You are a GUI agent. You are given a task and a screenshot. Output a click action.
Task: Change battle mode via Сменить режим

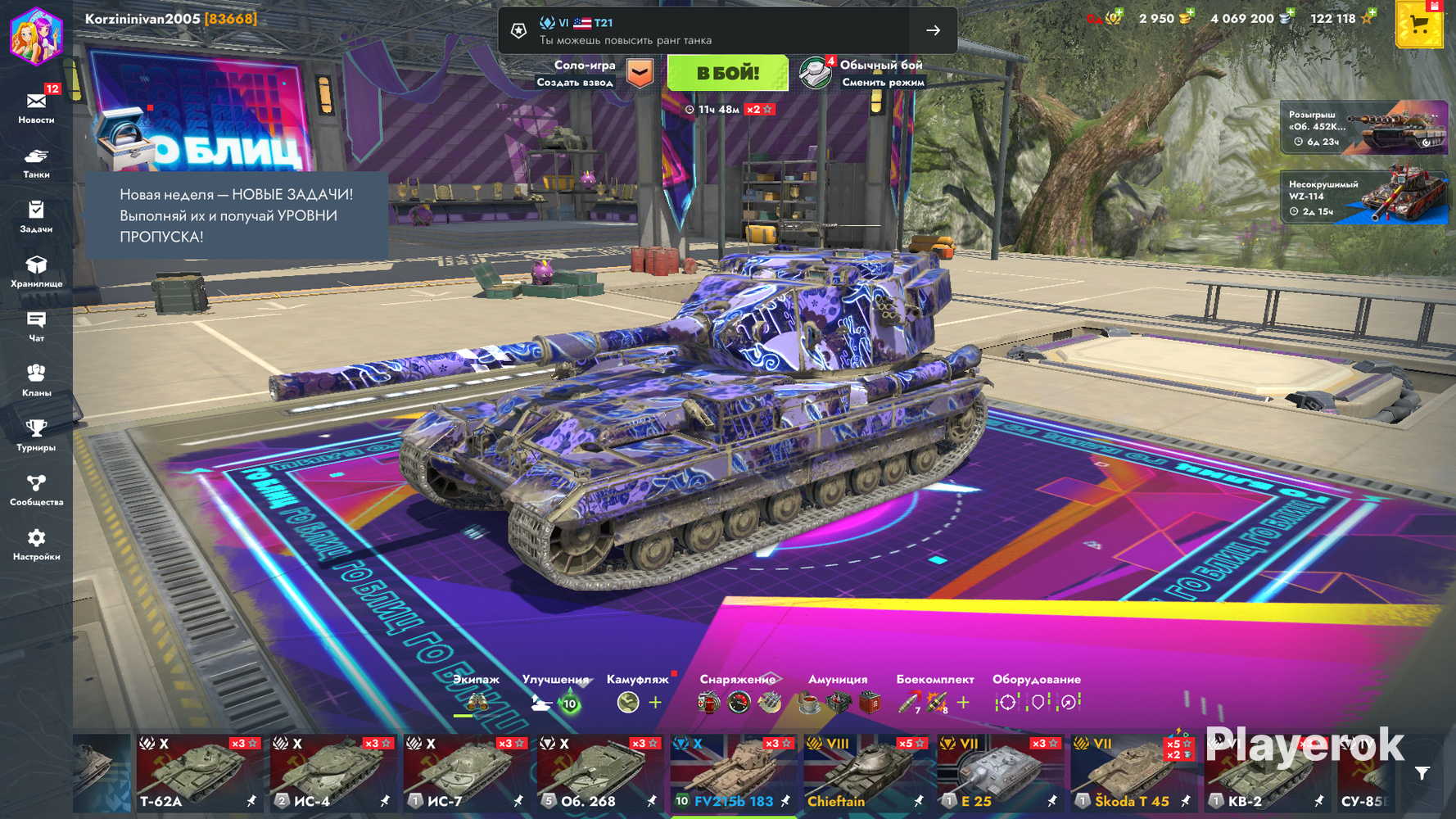coord(881,82)
